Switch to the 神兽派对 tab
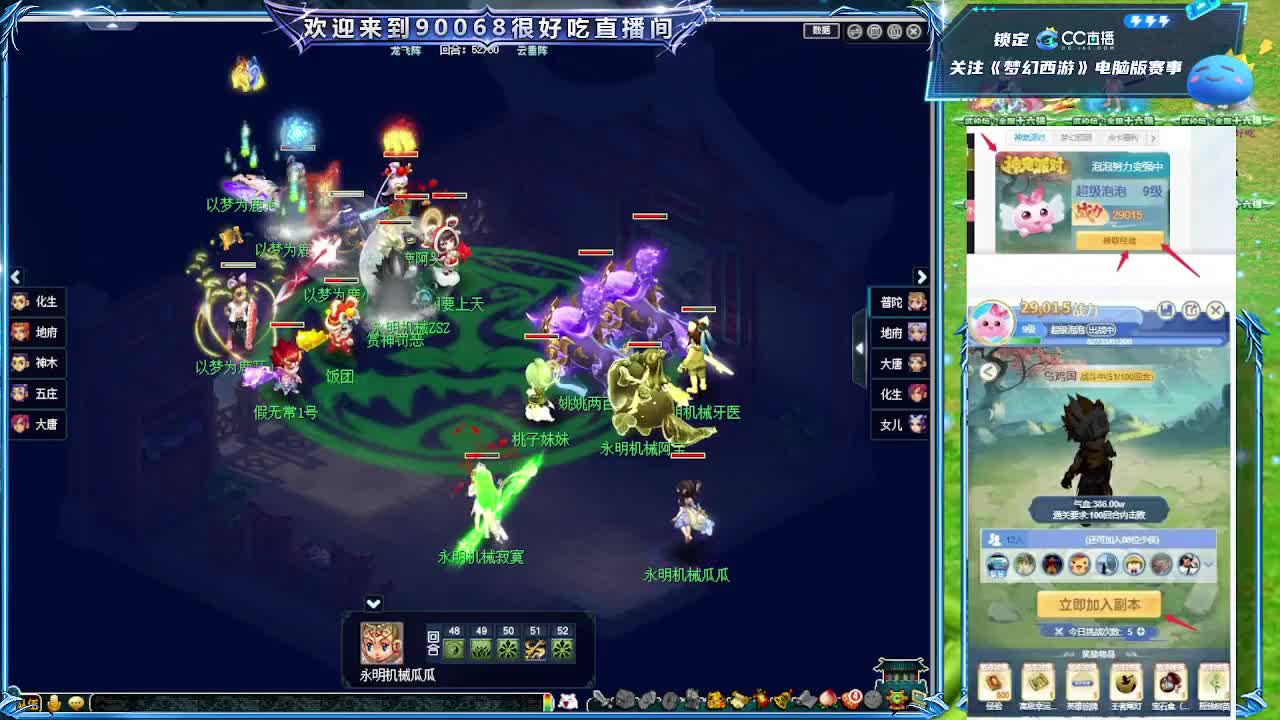The width and height of the screenshot is (1280, 720). [1030, 138]
